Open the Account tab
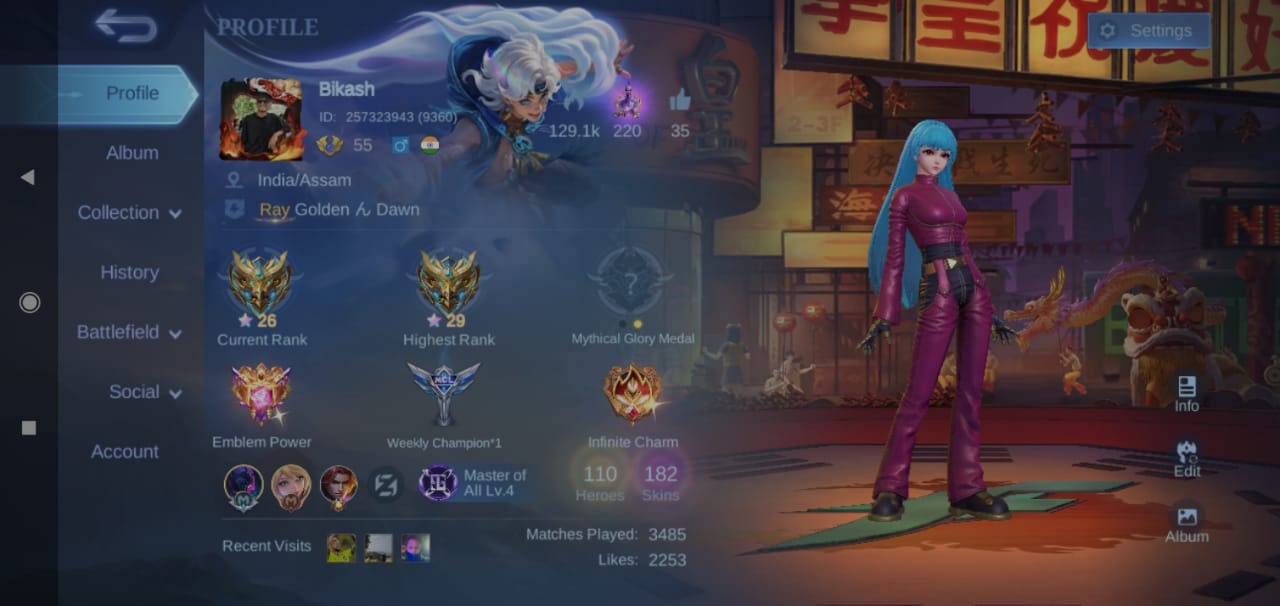 (x=125, y=452)
